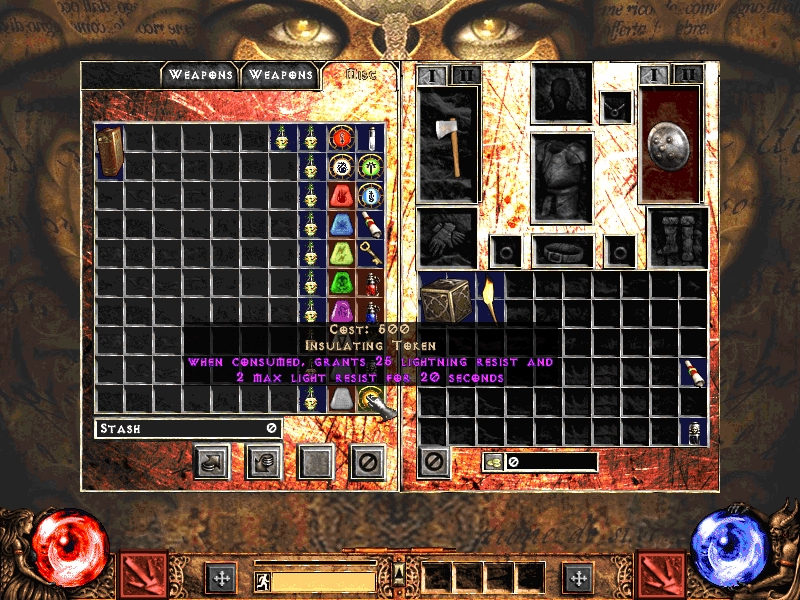The height and width of the screenshot is (600, 800).
Task: Select the brown tome in the shop
Action: pos(109,152)
